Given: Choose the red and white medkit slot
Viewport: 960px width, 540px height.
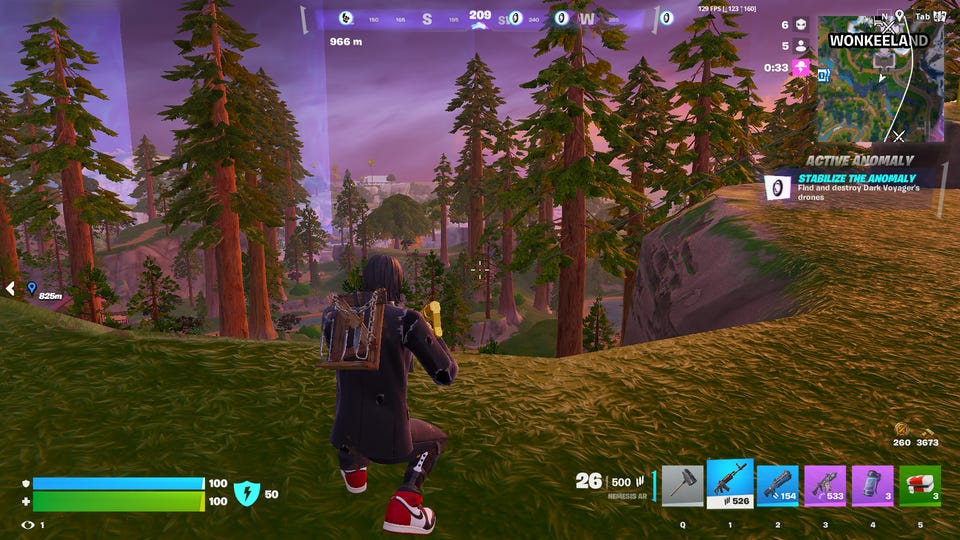Looking at the screenshot, I should point(920,485).
